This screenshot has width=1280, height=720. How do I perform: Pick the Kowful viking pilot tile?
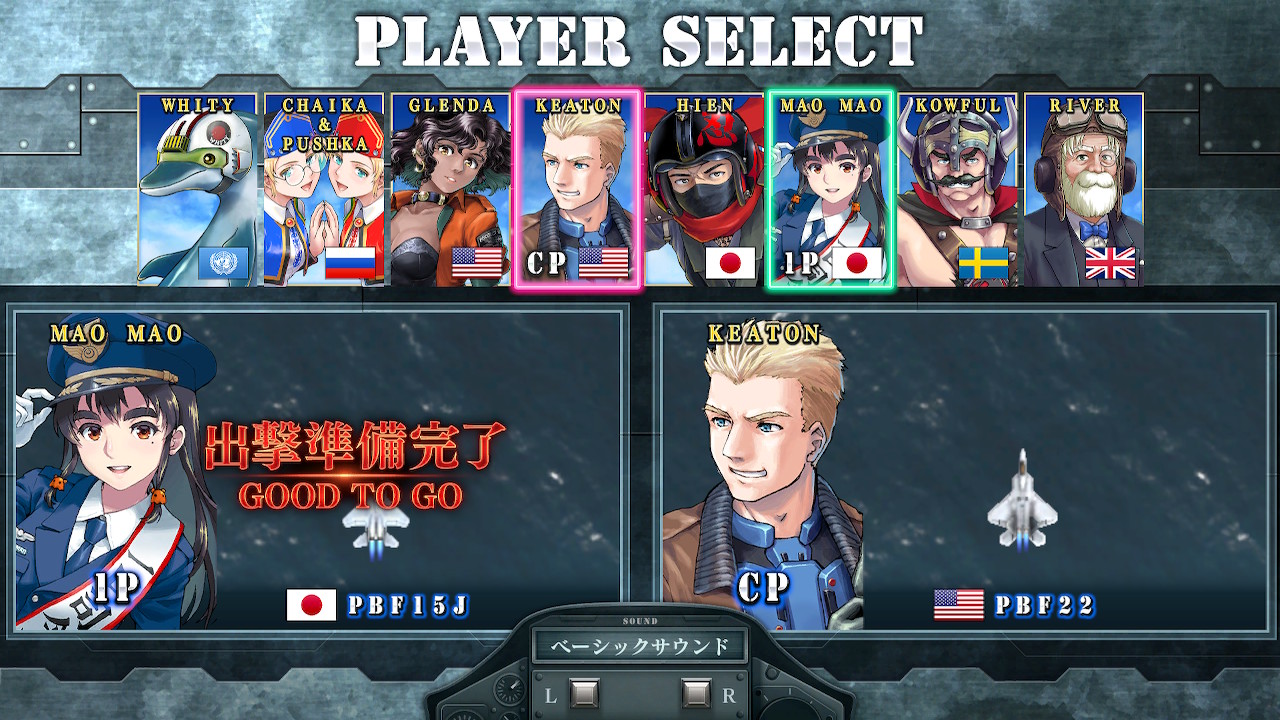click(957, 190)
